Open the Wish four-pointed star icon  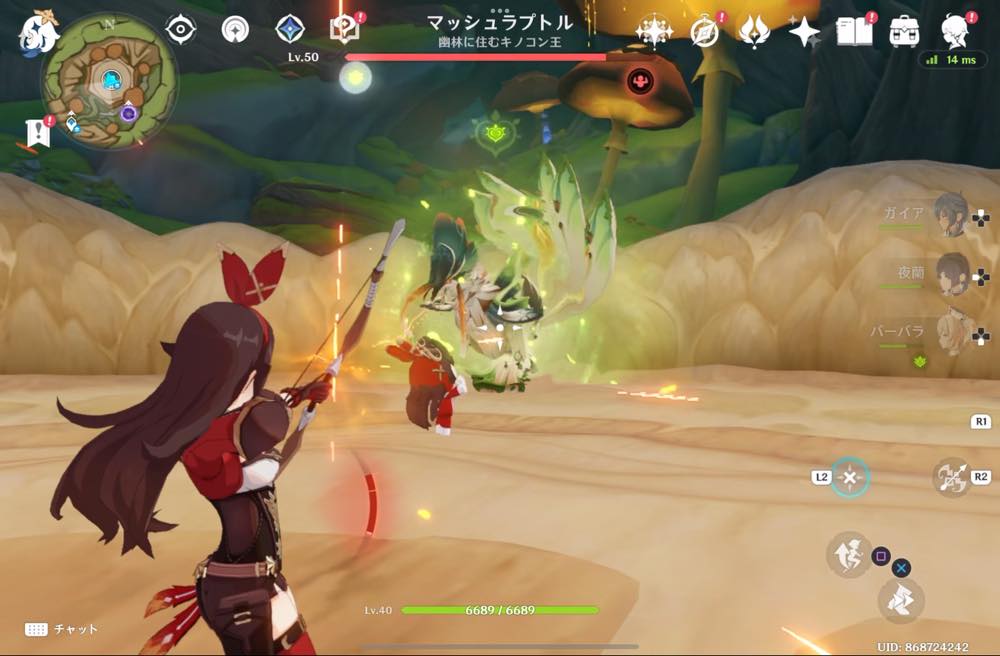(x=803, y=32)
